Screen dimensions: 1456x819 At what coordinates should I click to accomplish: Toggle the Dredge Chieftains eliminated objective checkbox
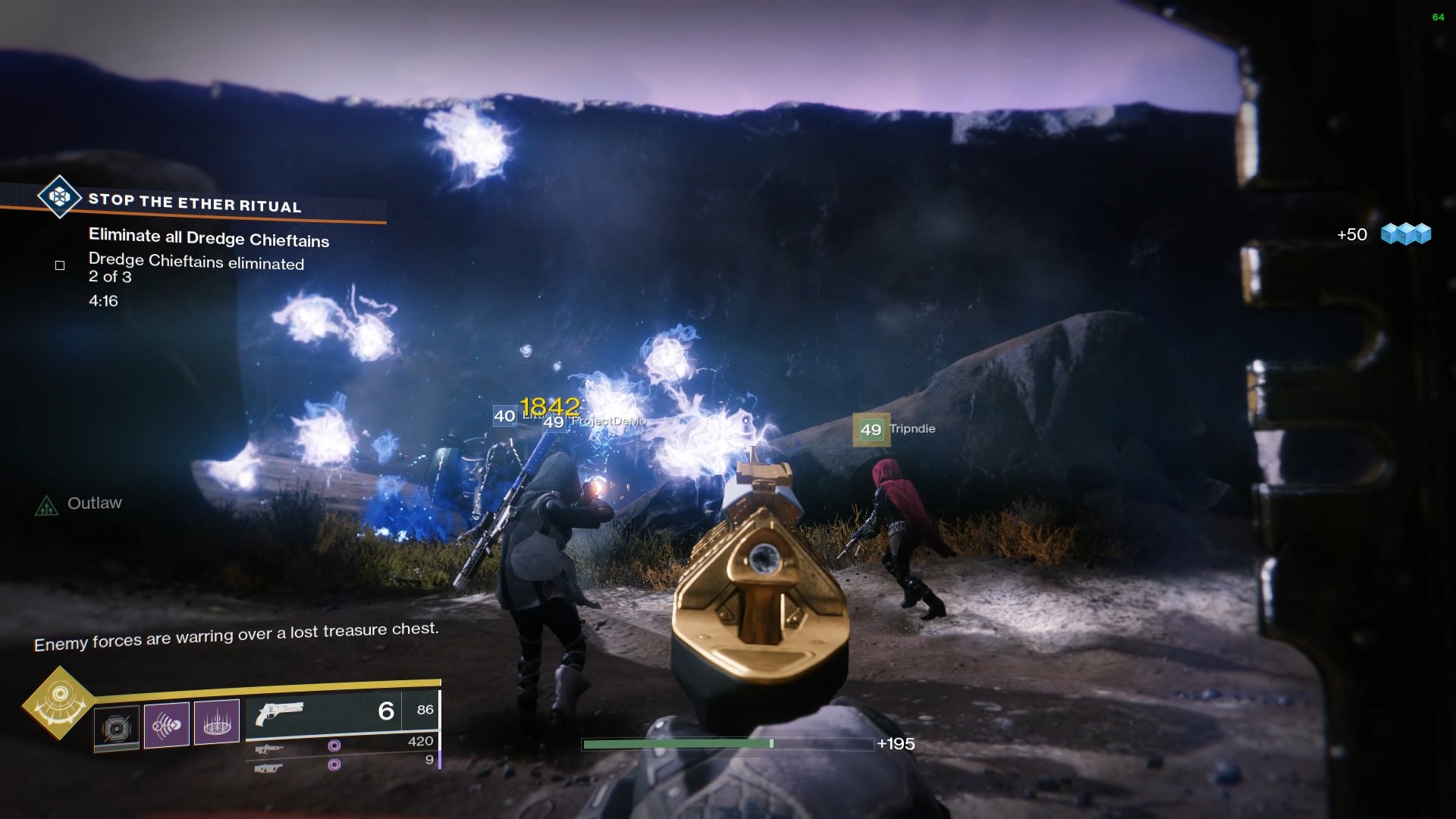60,265
